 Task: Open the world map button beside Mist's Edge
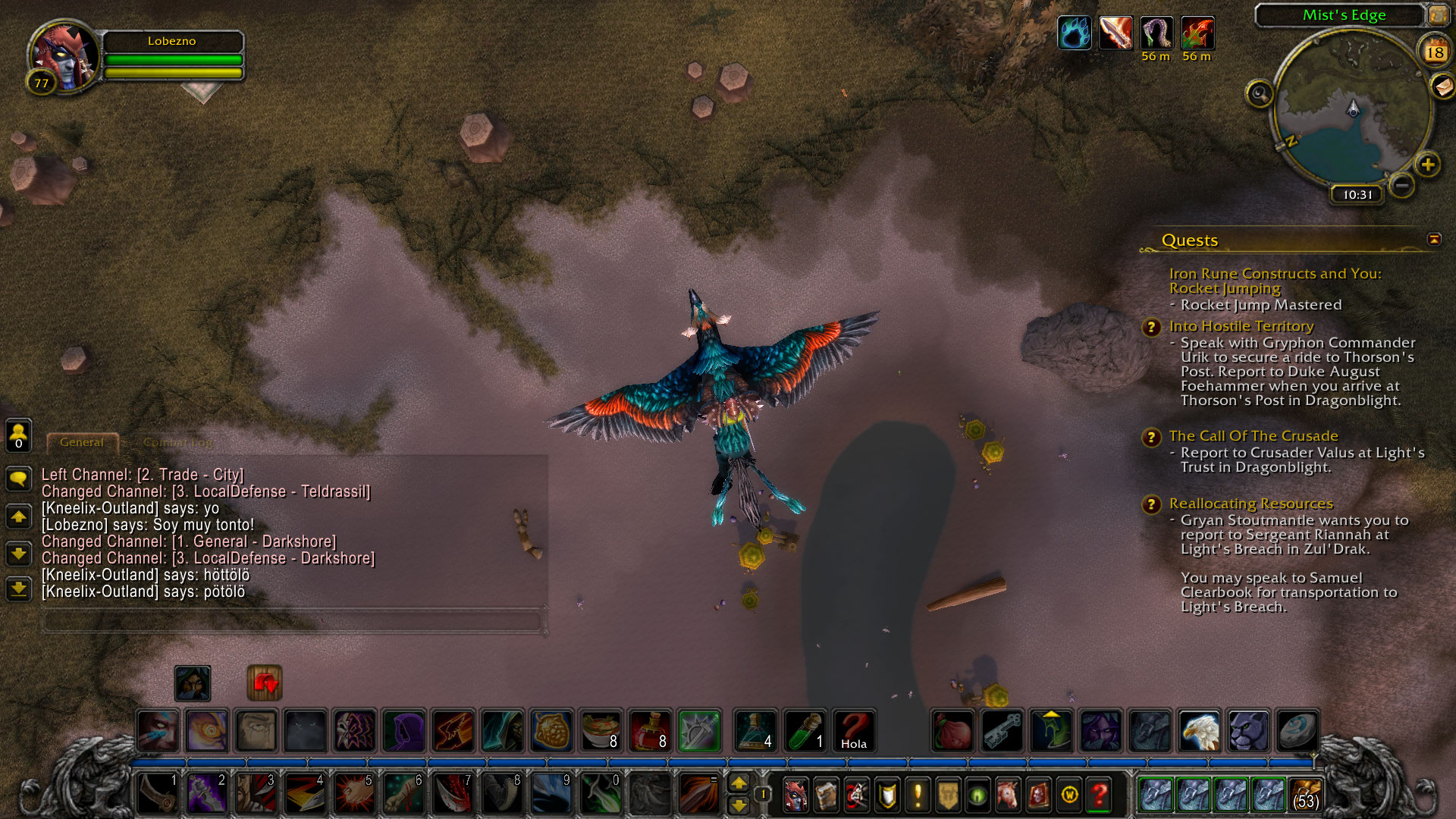1438,14
